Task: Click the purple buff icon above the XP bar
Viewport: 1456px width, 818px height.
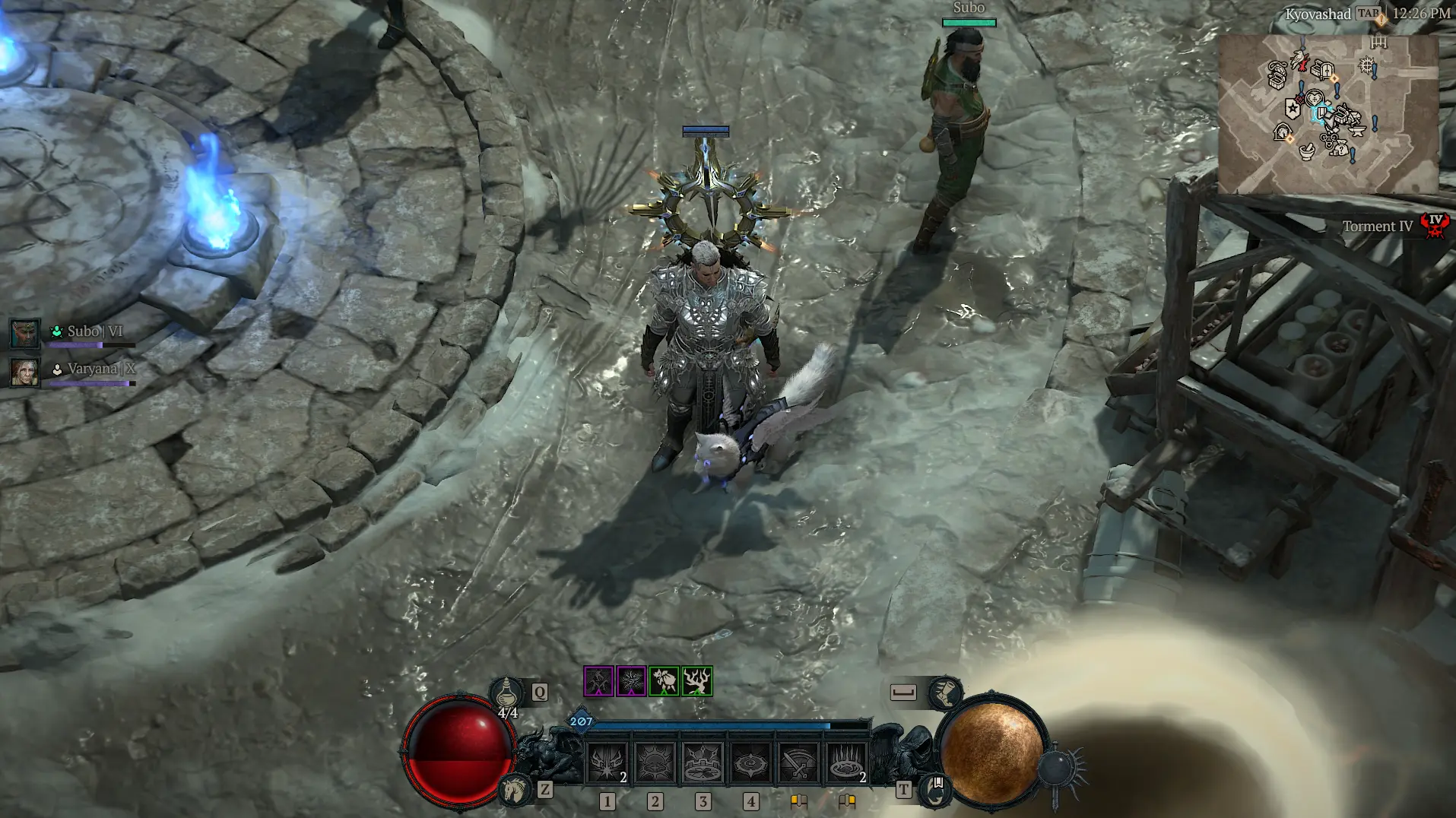Action: [x=598, y=681]
